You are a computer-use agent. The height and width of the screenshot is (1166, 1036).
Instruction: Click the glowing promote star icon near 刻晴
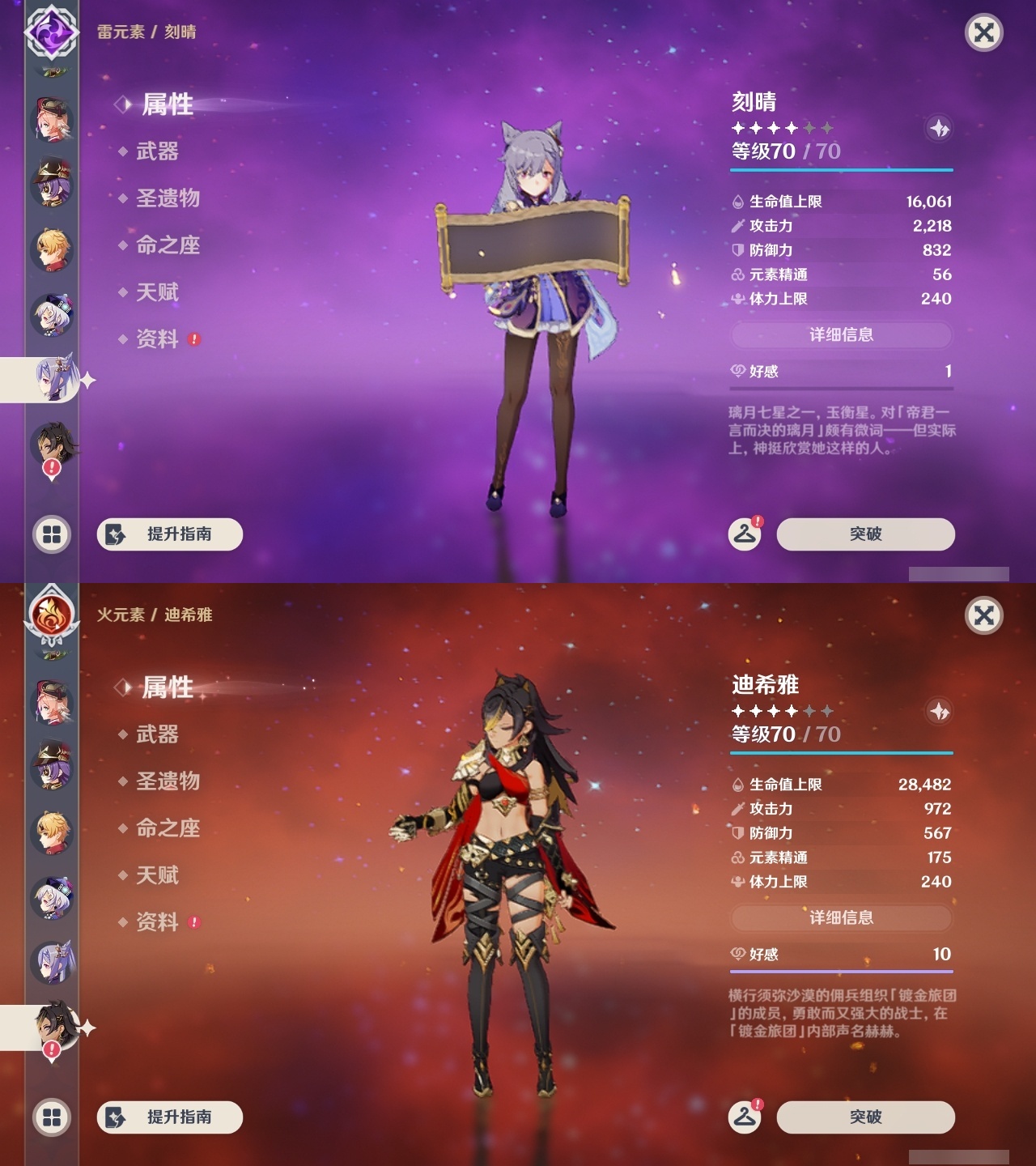pos(938,127)
